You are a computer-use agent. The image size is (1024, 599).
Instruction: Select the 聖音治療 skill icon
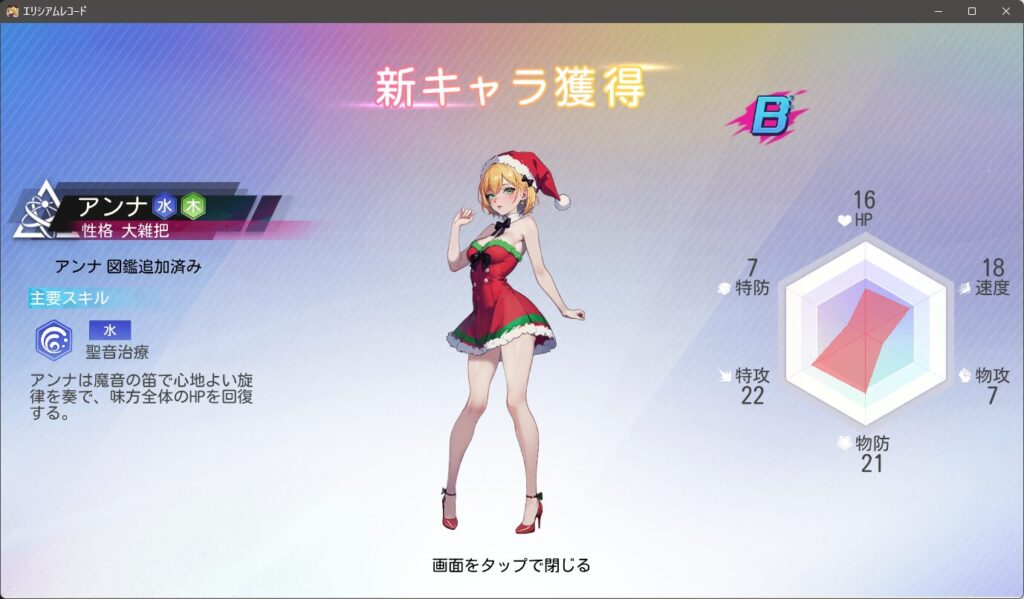point(53,340)
